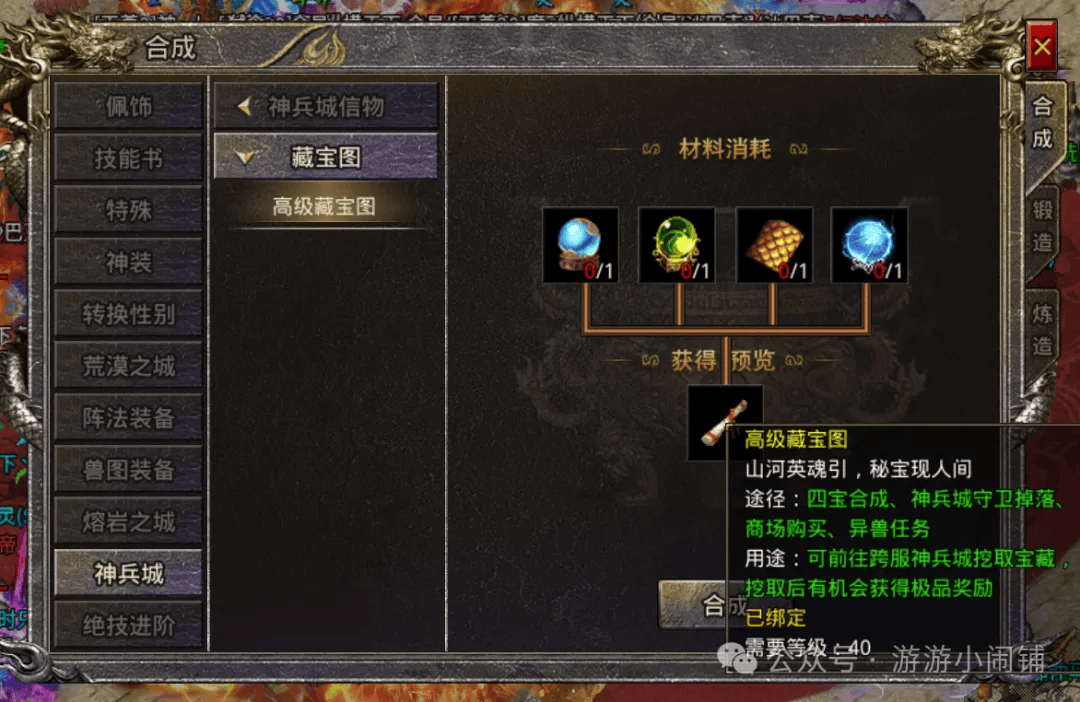
Task: Expand the 神兵城信物 group
Action: click(325, 106)
